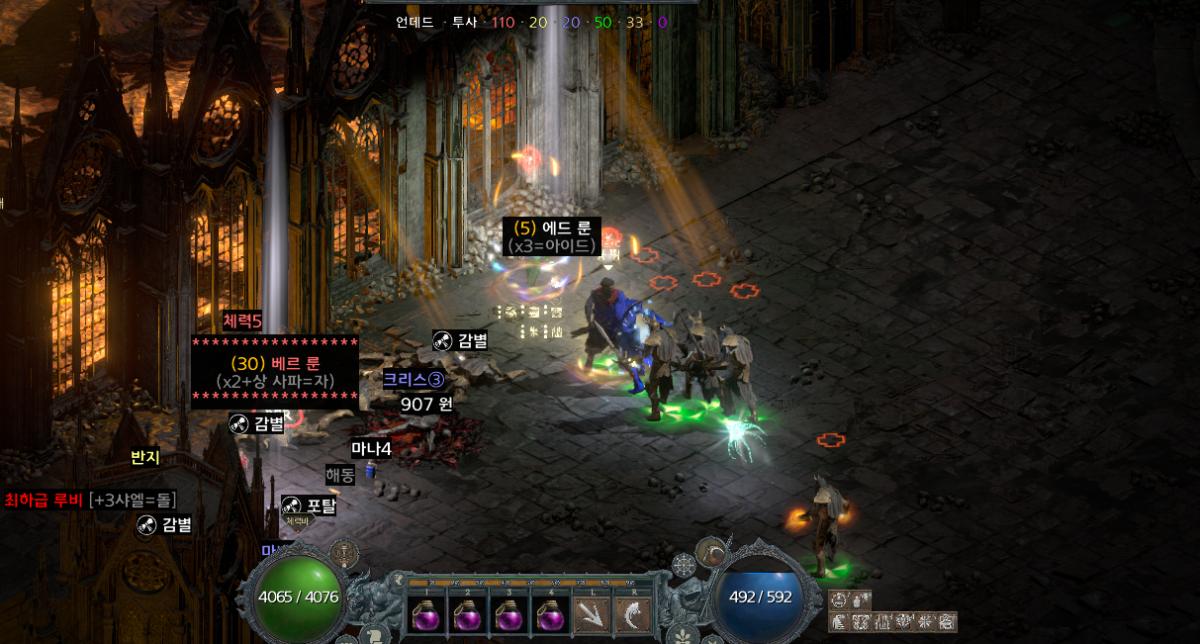Image resolution: width=1200 pixels, height=644 pixels.
Task: Click the round wheel-shaped button beside the mana orb
Action: click(x=684, y=566)
